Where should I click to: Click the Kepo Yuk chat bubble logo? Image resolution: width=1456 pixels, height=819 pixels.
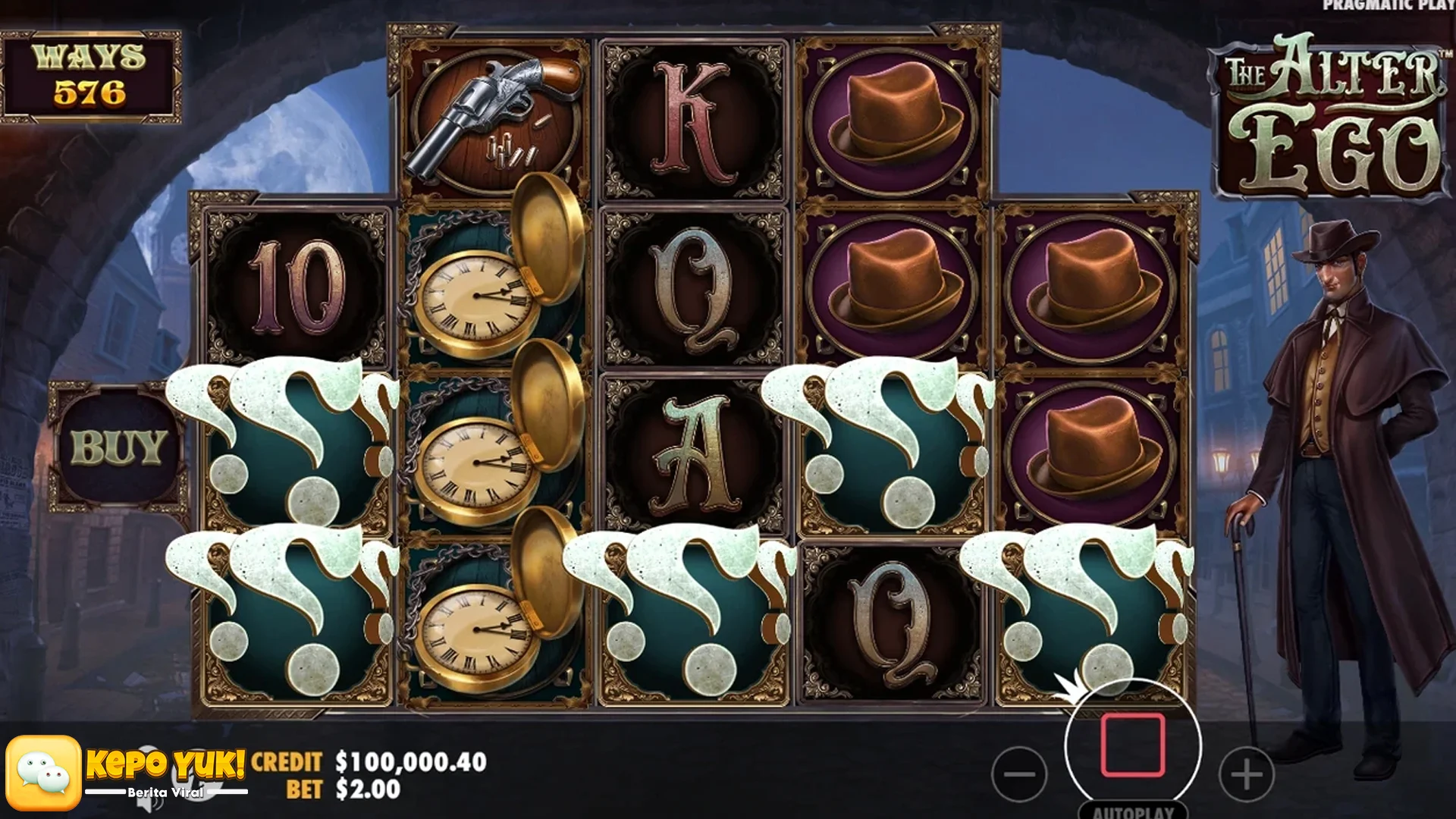(x=44, y=773)
